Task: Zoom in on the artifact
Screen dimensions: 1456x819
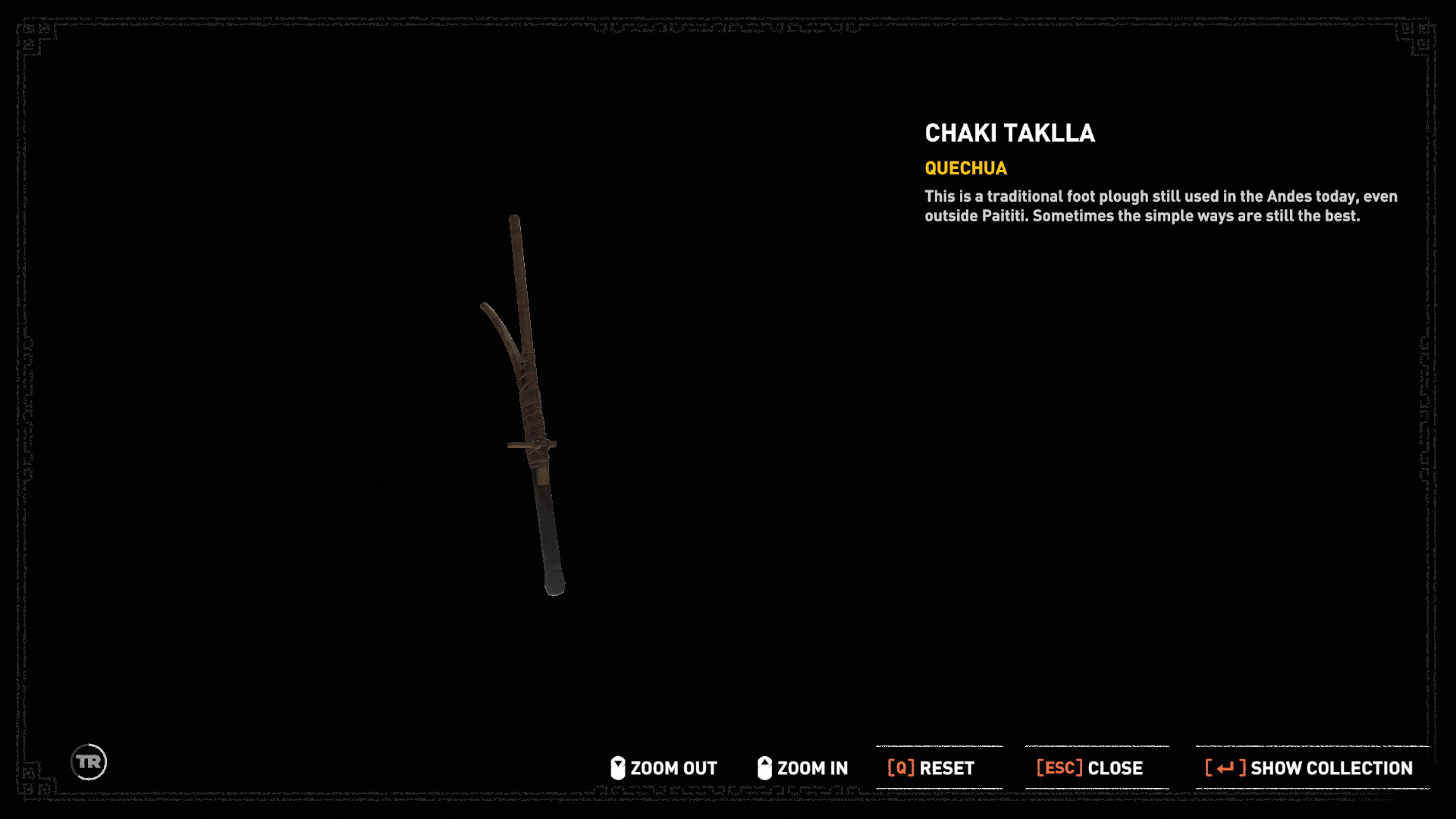Action: coord(802,768)
